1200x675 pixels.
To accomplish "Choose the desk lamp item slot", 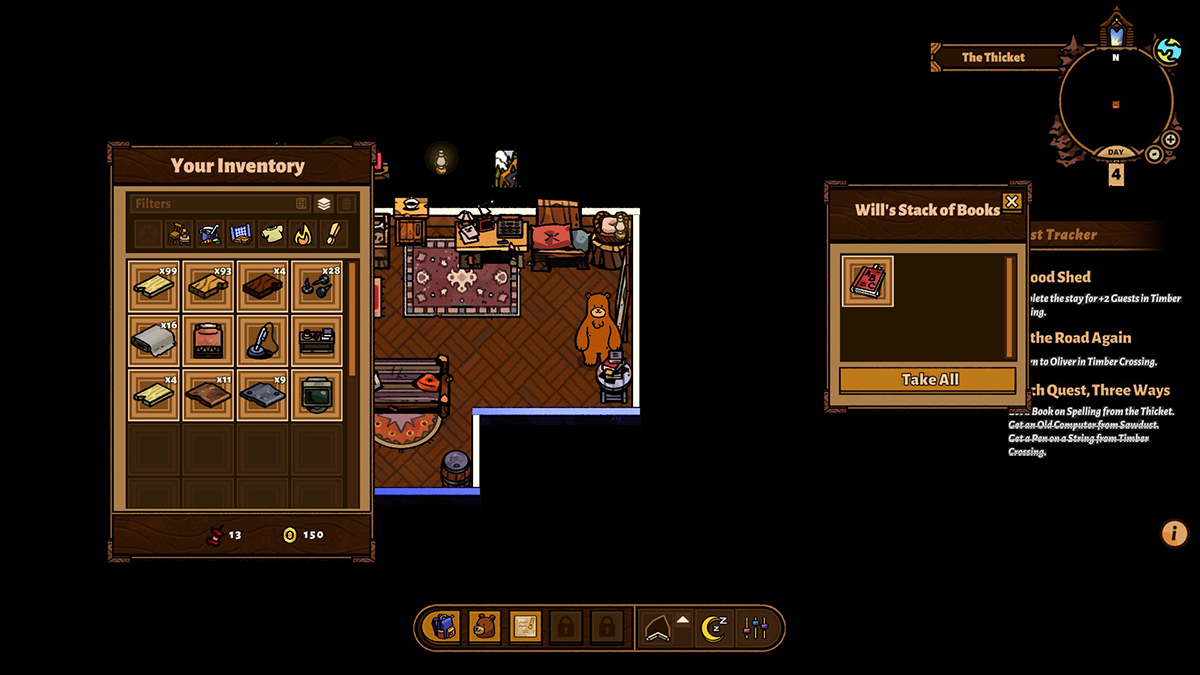I will tap(263, 340).
